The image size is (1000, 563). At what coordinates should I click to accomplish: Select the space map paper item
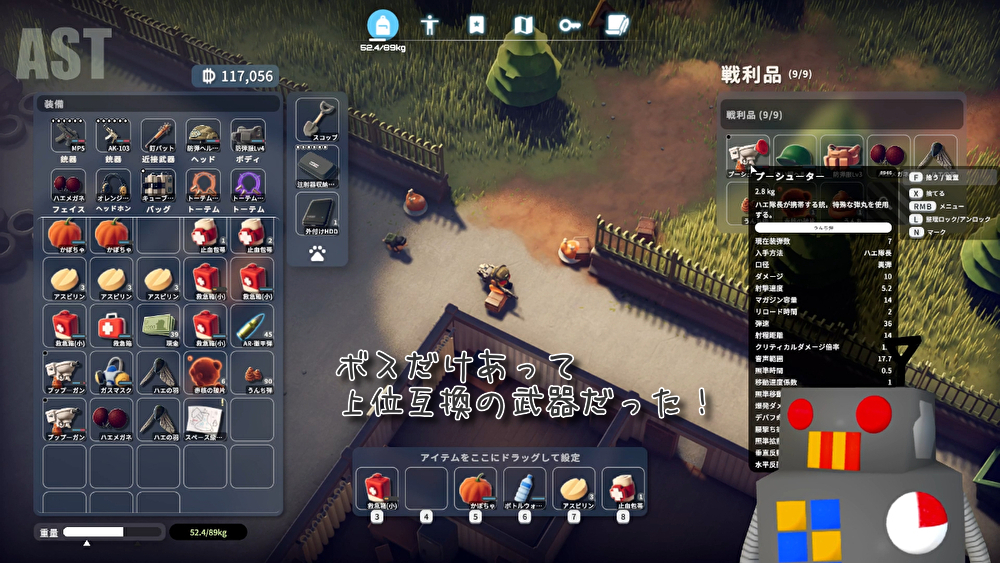click(x=204, y=419)
